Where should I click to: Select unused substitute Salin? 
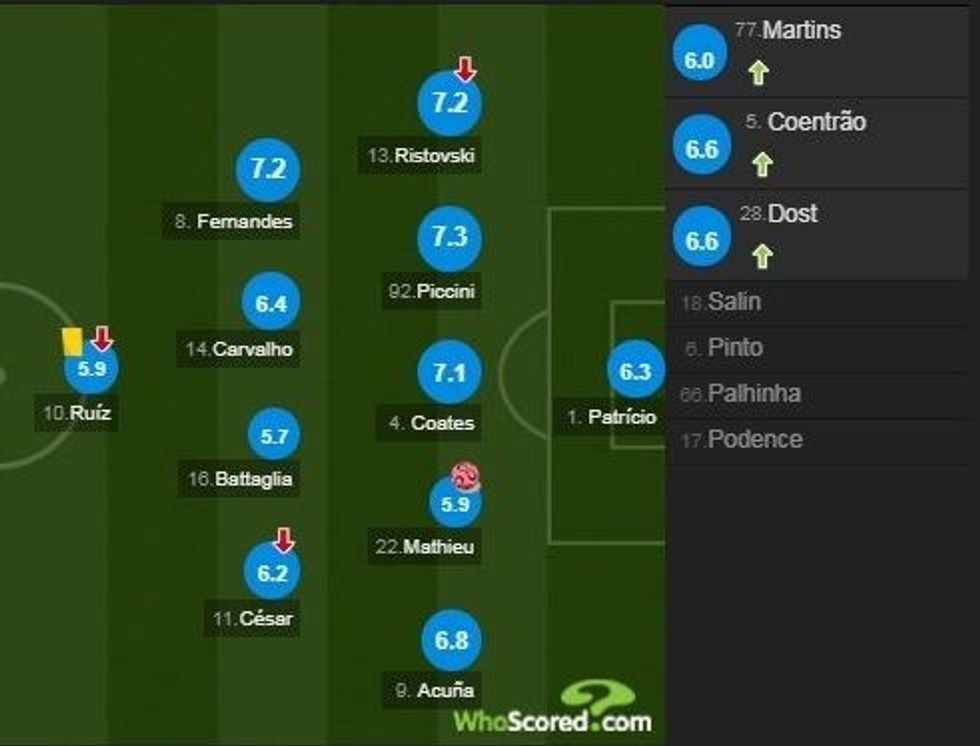tap(735, 302)
